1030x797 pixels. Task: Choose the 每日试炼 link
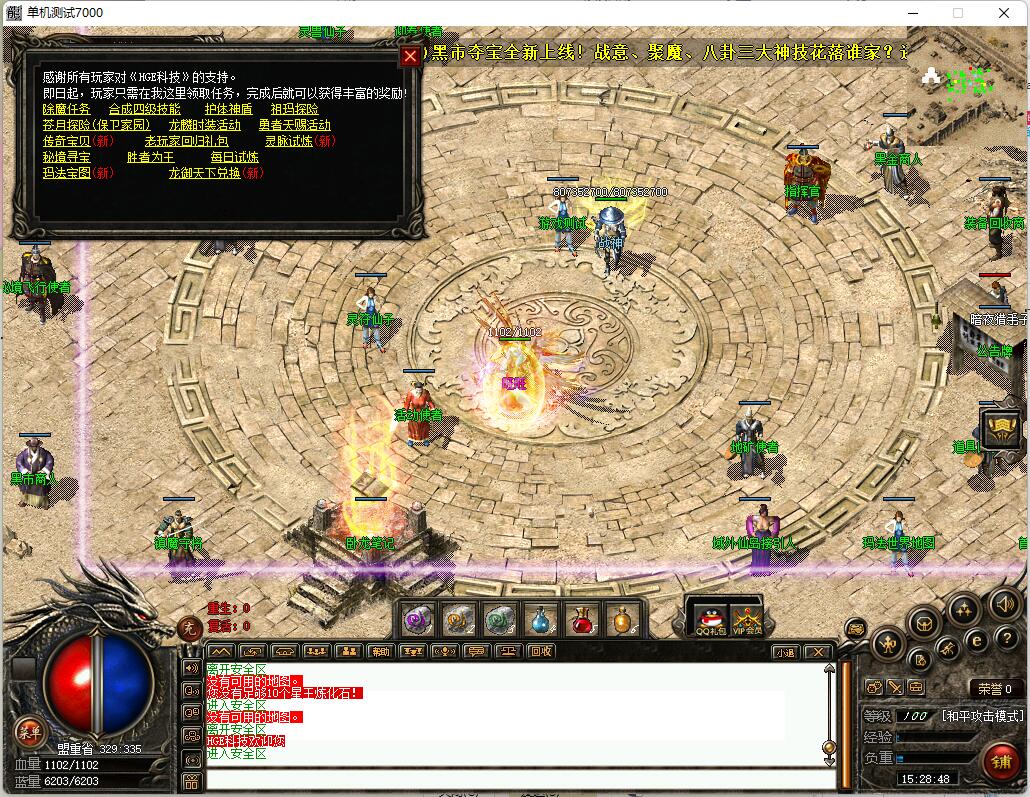tap(234, 157)
